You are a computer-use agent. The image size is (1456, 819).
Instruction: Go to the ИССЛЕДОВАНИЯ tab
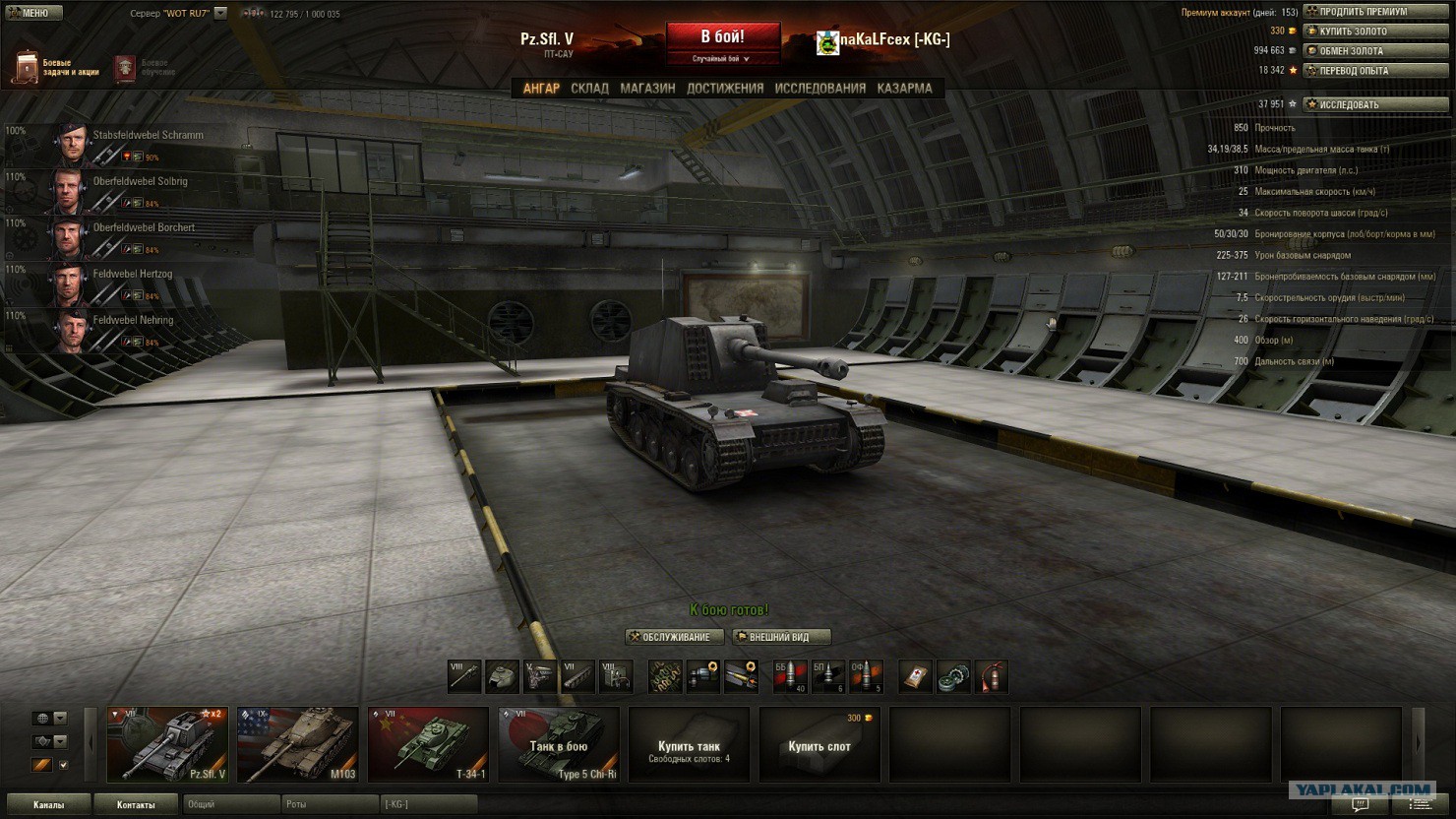pos(819,89)
